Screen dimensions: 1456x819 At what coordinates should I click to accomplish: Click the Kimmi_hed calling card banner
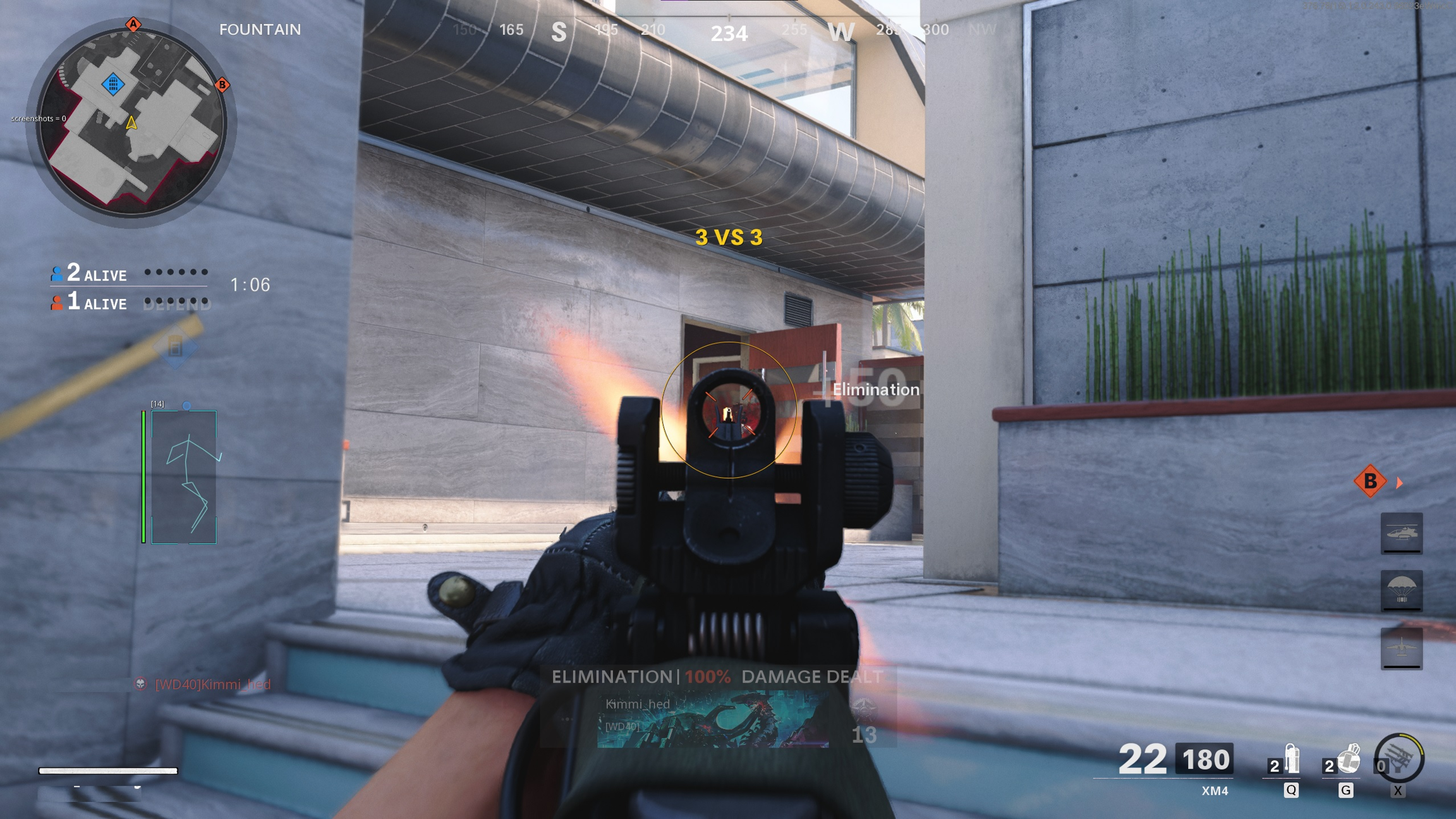click(713, 719)
